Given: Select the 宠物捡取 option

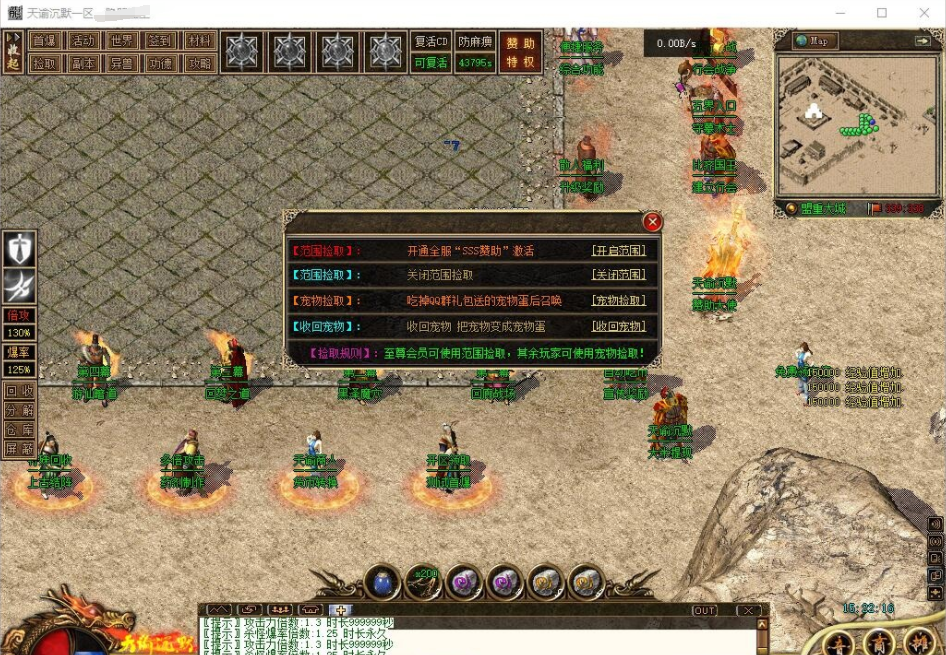Looking at the screenshot, I should click(618, 301).
